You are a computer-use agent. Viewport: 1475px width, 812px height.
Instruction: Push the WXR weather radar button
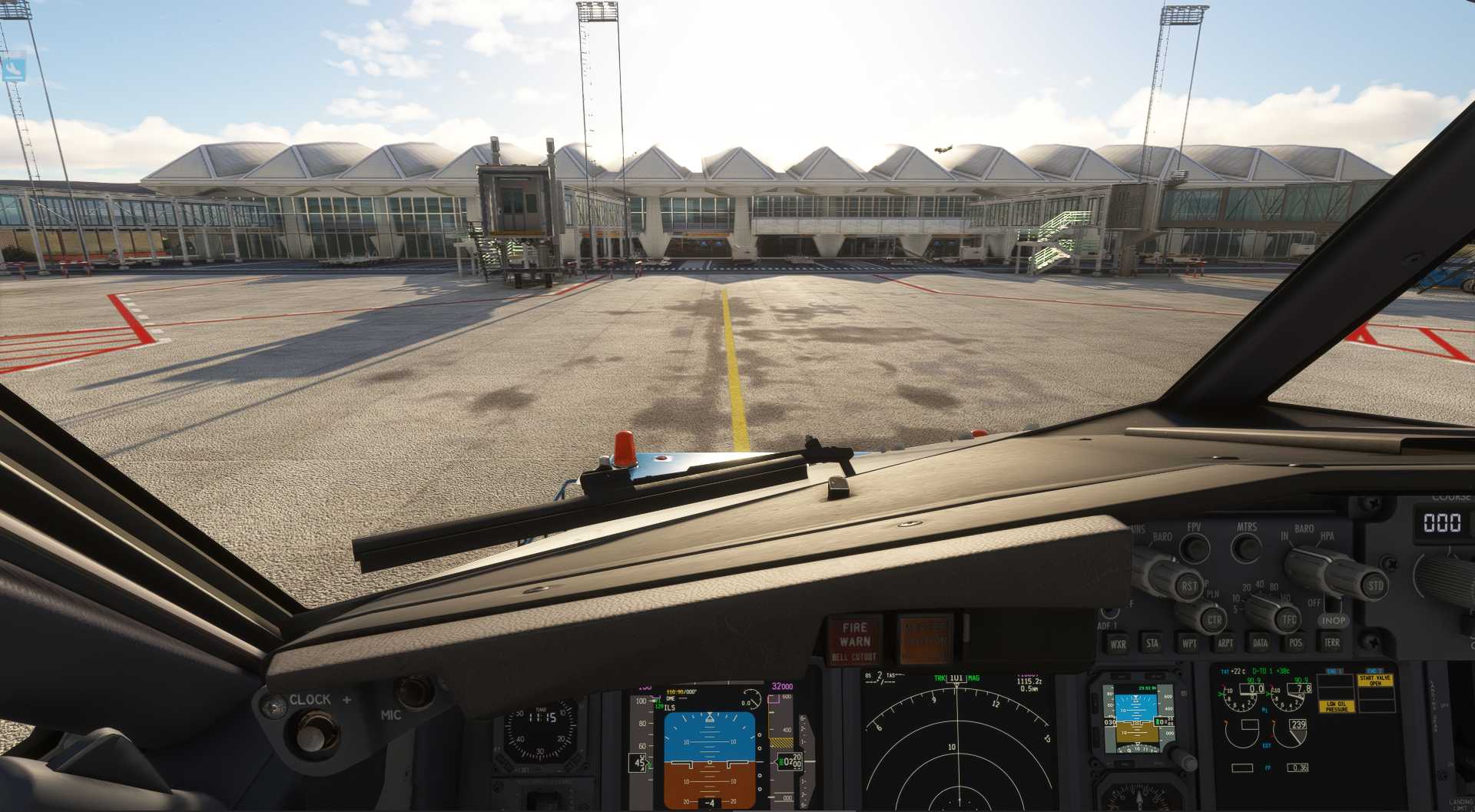(x=1118, y=644)
